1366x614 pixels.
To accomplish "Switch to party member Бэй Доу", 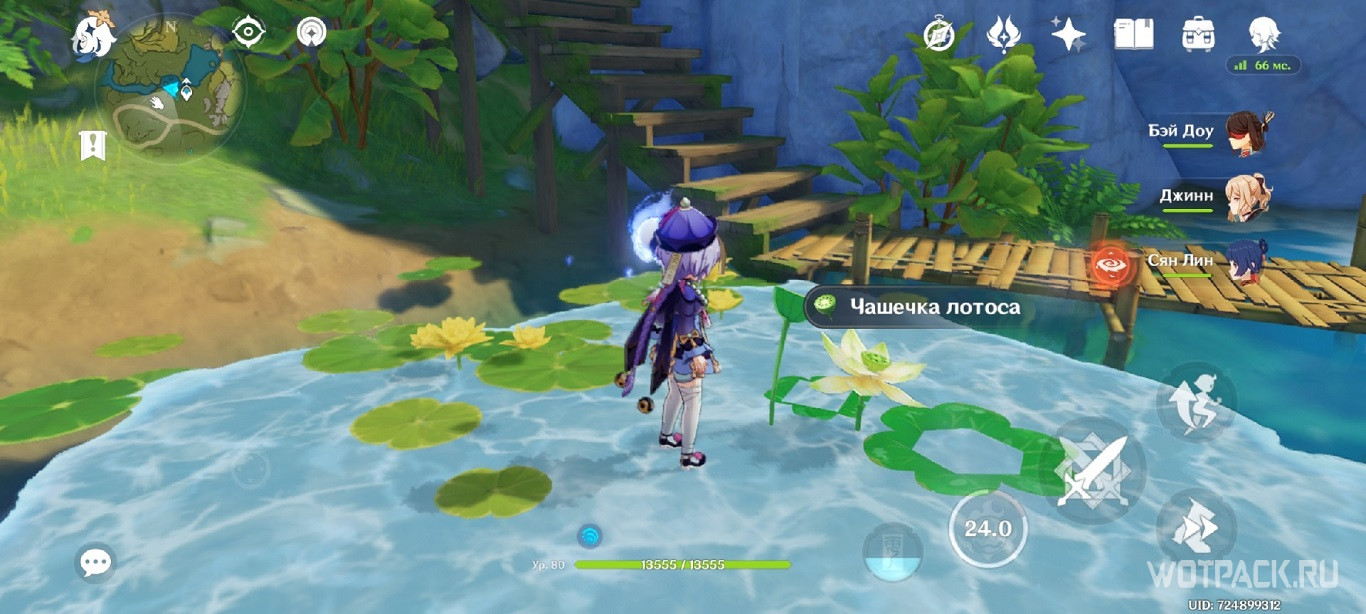I will pos(1244,133).
